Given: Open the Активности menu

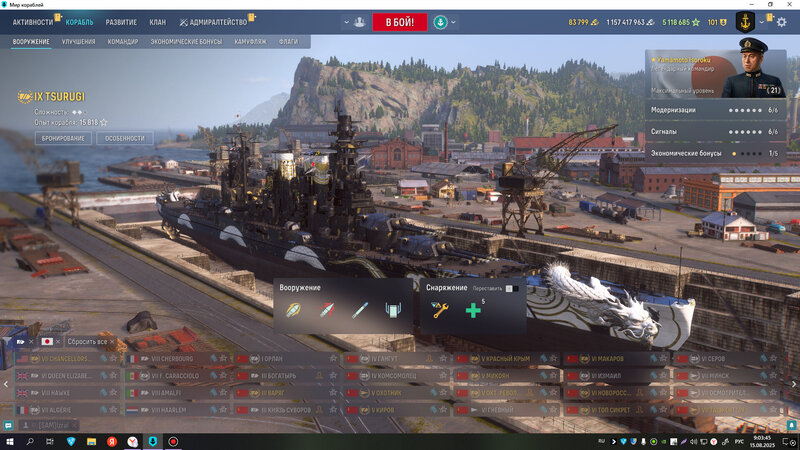Looking at the screenshot, I should (x=33, y=21).
